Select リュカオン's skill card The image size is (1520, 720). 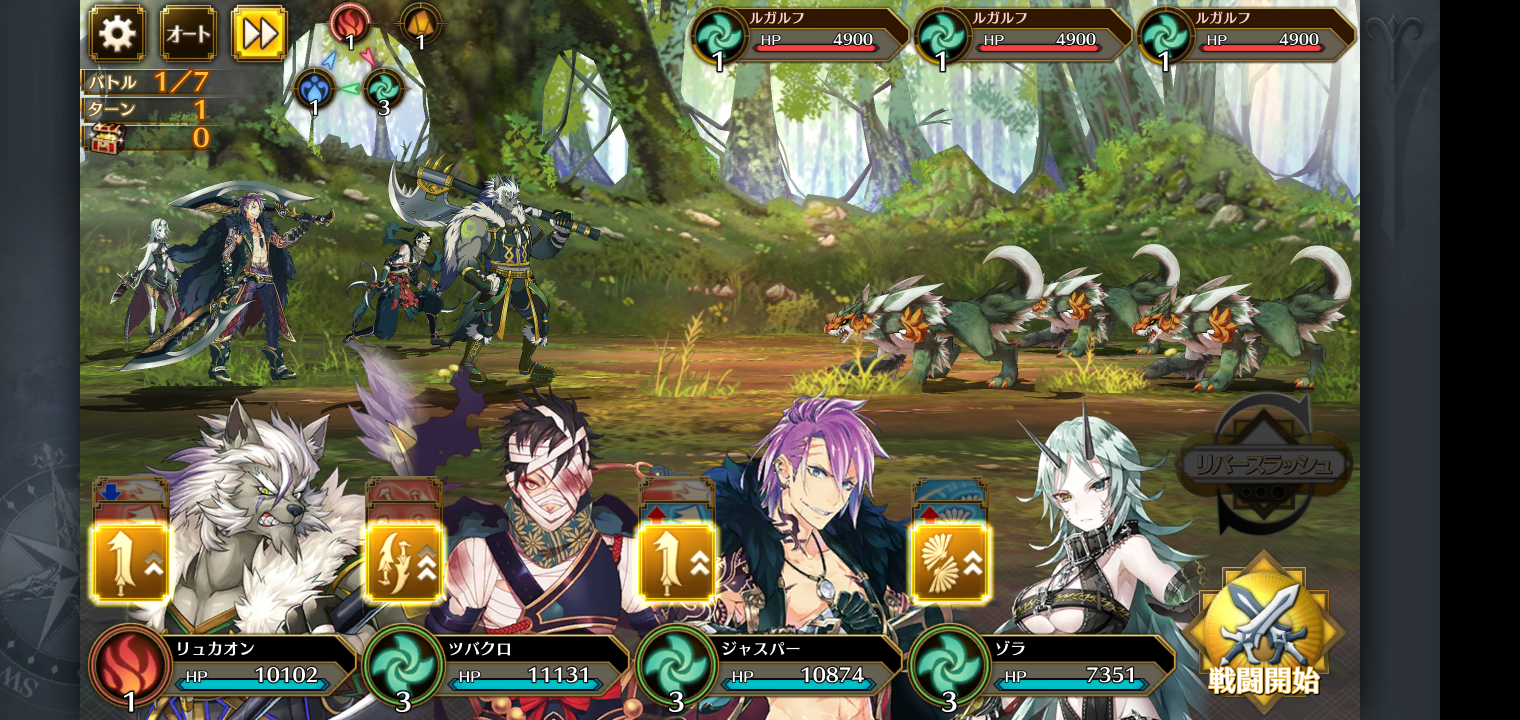(130, 562)
